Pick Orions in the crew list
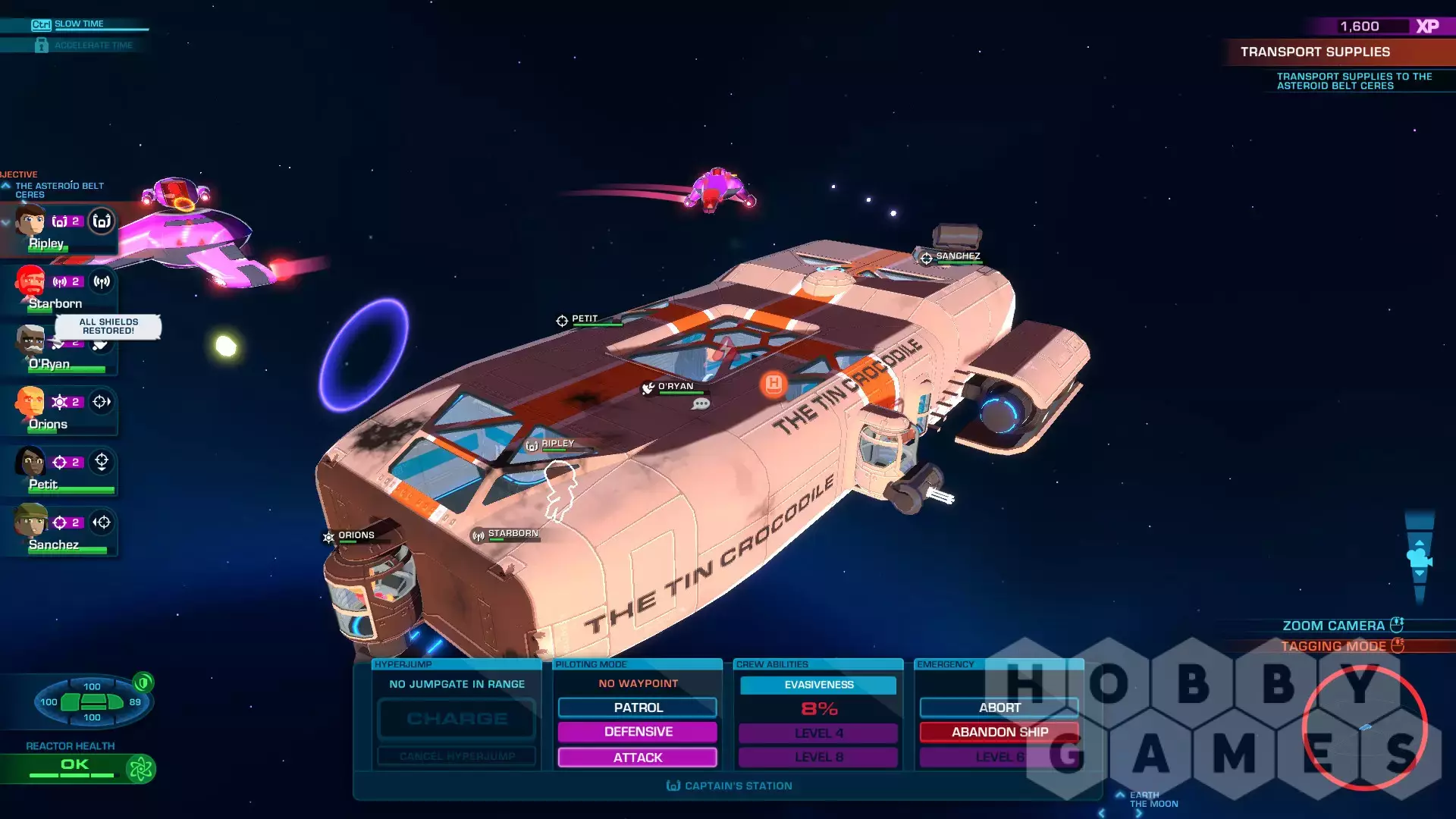1456x819 pixels. (x=30, y=402)
